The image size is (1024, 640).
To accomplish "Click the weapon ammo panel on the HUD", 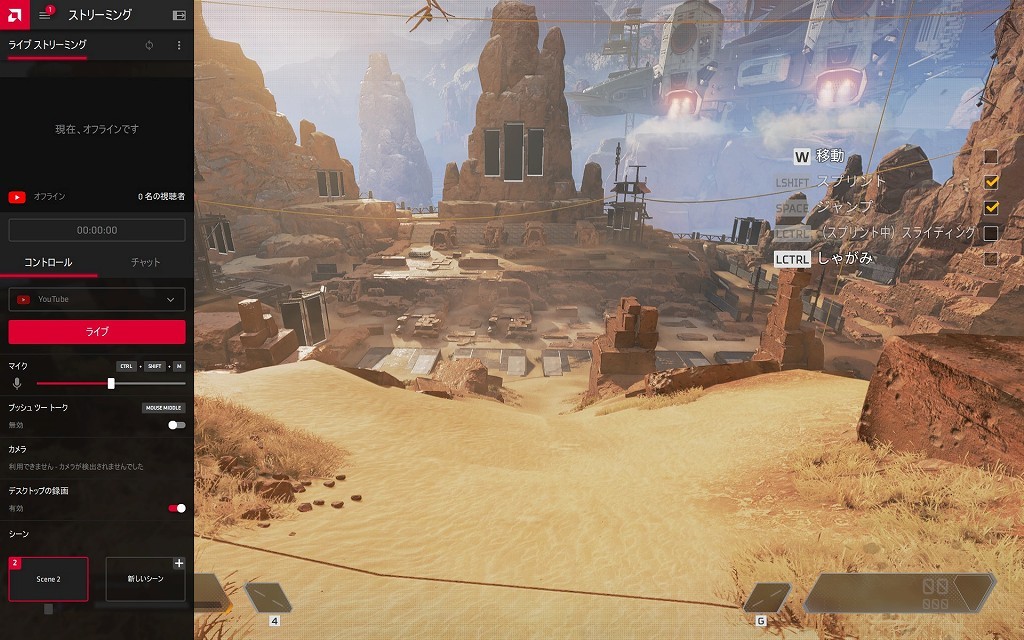I will (898, 593).
